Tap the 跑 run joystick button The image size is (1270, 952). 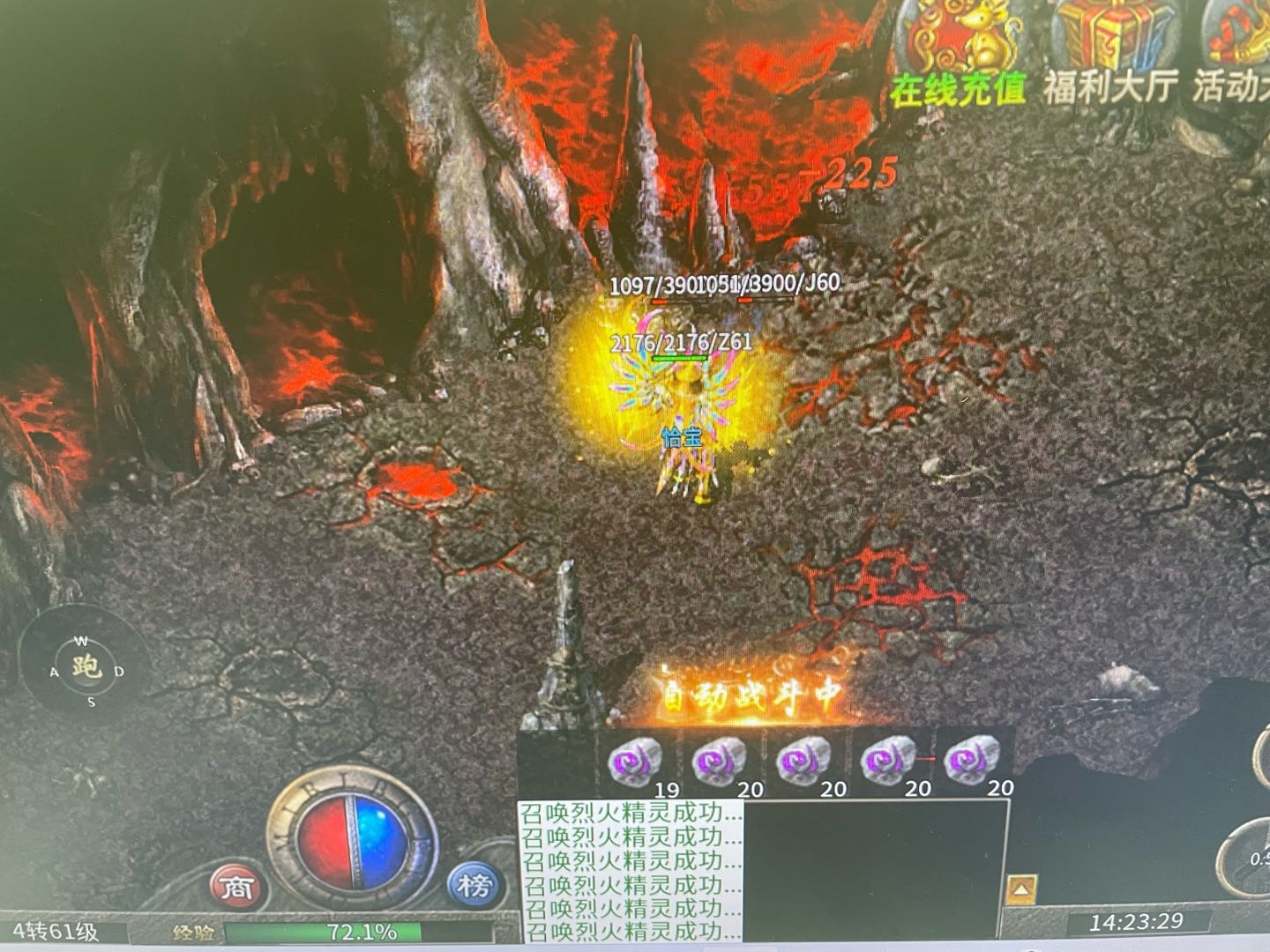click(x=86, y=667)
